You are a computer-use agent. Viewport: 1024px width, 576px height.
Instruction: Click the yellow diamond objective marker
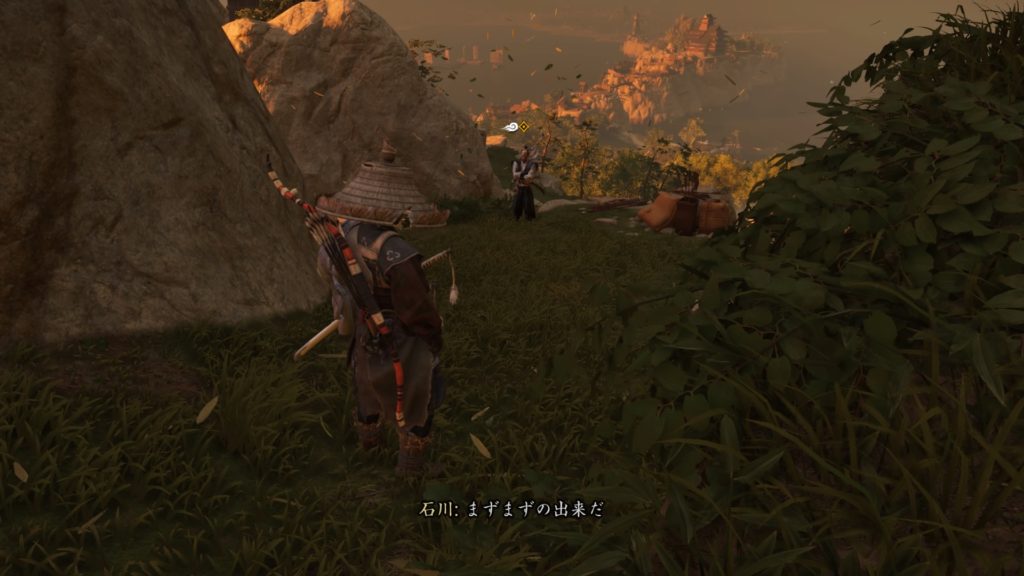point(524,126)
